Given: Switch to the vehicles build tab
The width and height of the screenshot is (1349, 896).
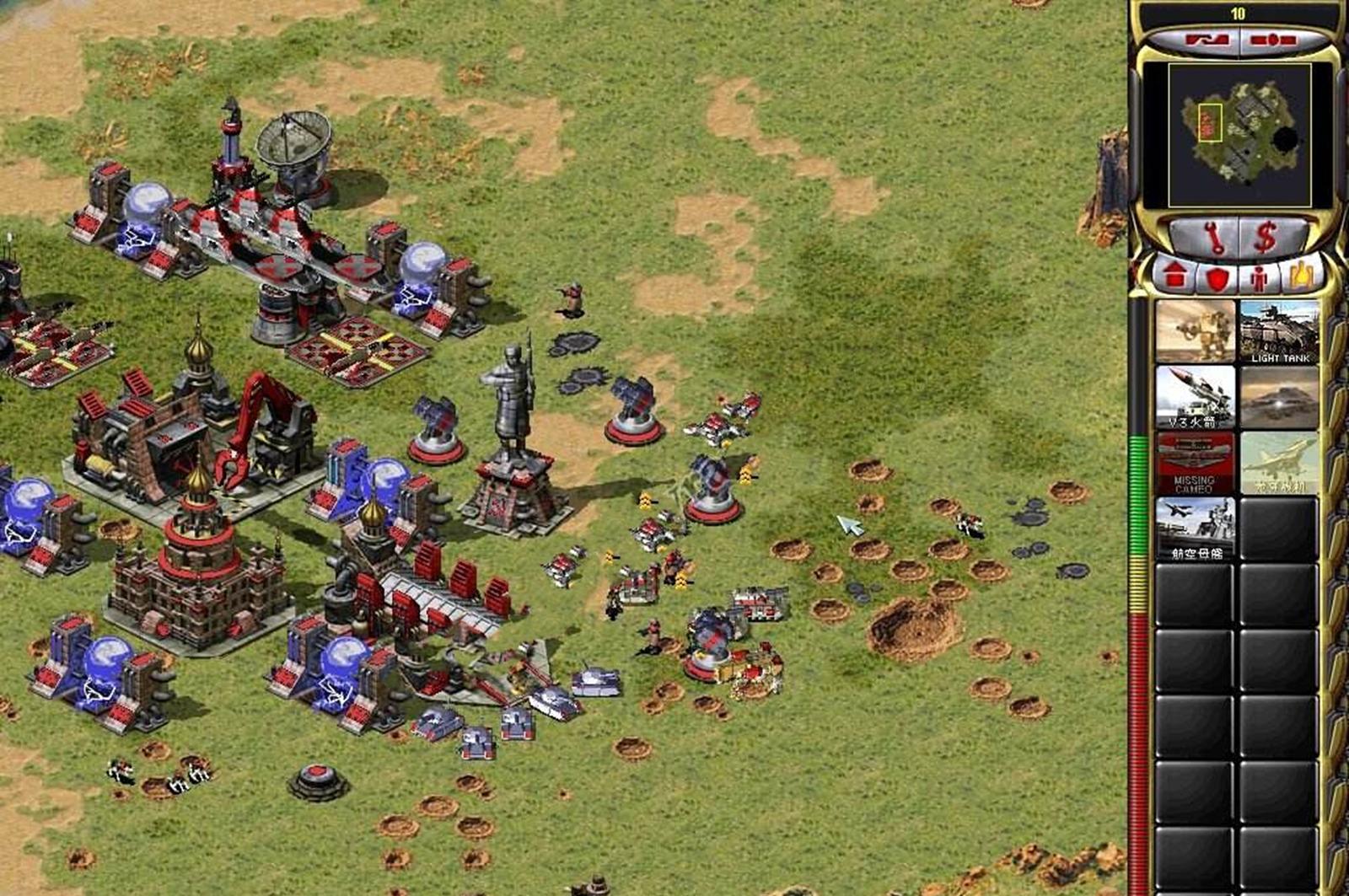Looking at the screenshot, I should 1301,276.
